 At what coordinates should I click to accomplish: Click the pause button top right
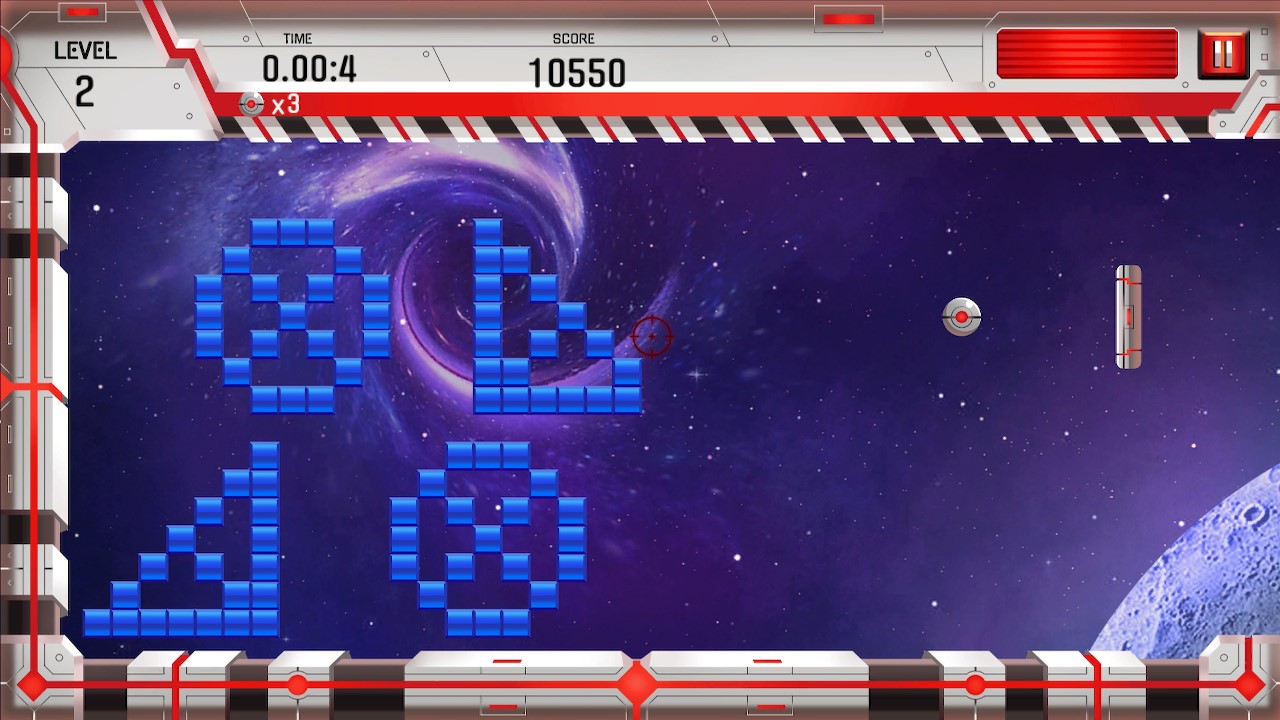(x=1224, y=55)
